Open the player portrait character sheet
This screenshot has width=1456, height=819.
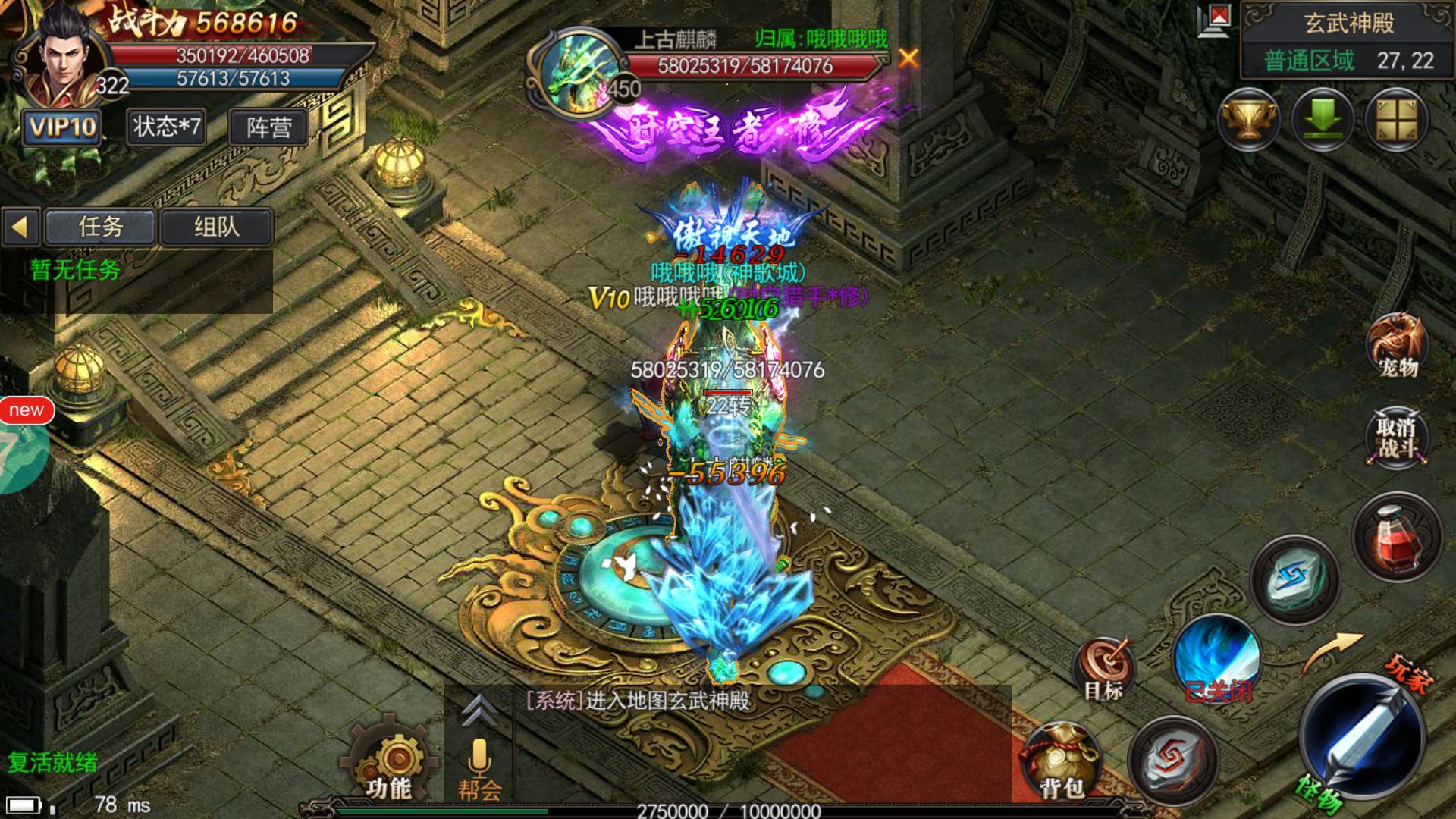pos(59,57)
